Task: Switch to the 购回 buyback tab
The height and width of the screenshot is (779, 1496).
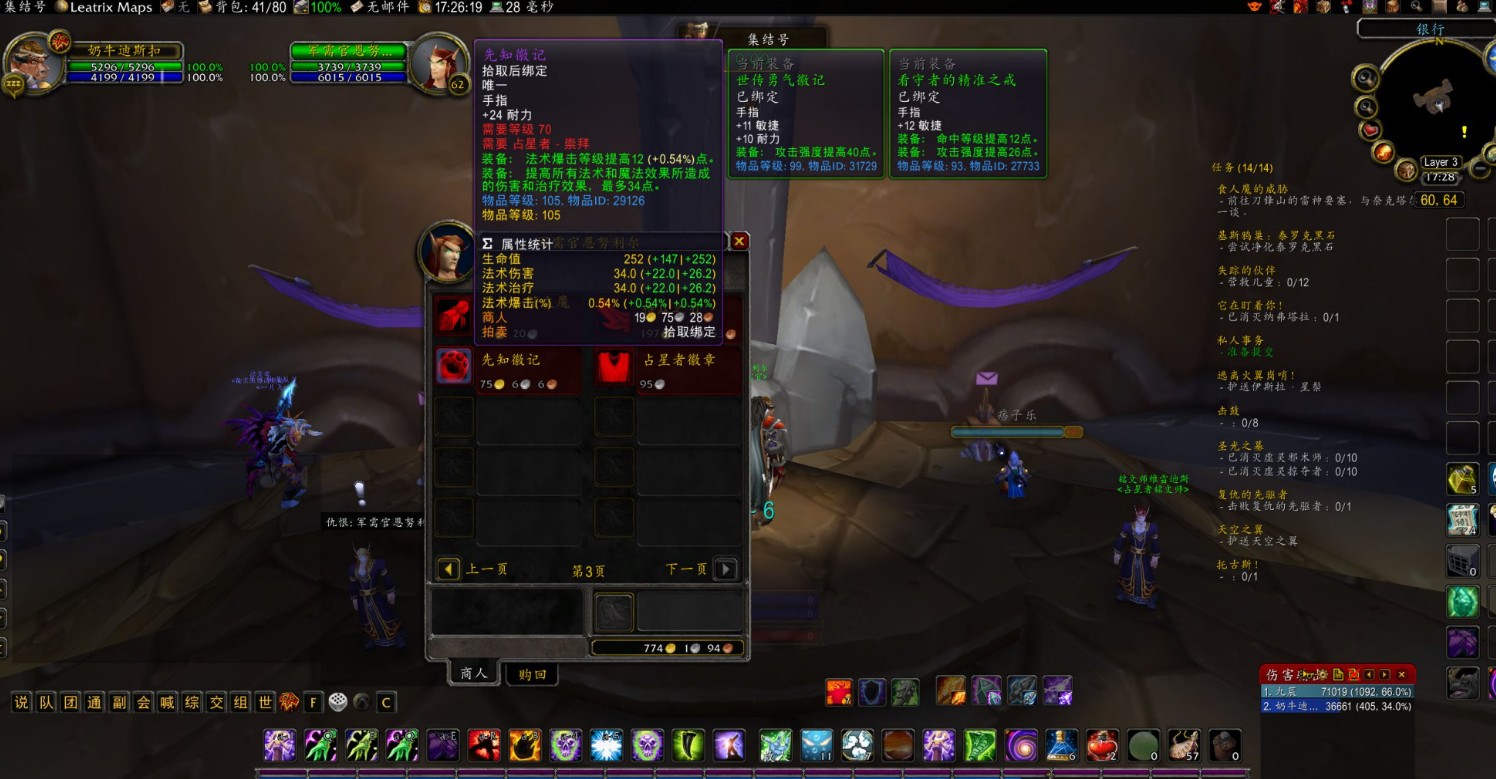Action: (532, 674)
